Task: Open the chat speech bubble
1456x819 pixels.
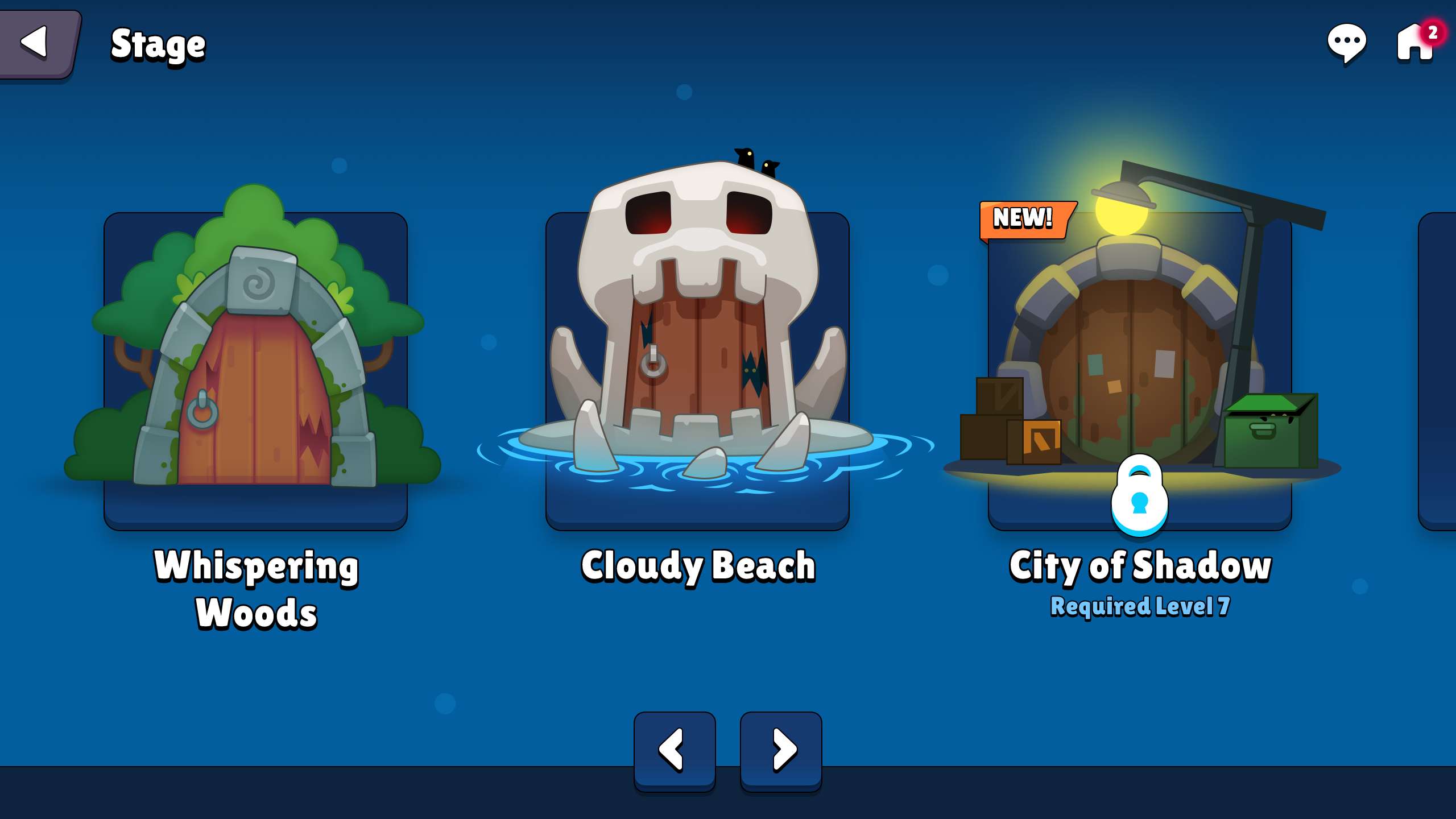Action: coord(1346,43)
